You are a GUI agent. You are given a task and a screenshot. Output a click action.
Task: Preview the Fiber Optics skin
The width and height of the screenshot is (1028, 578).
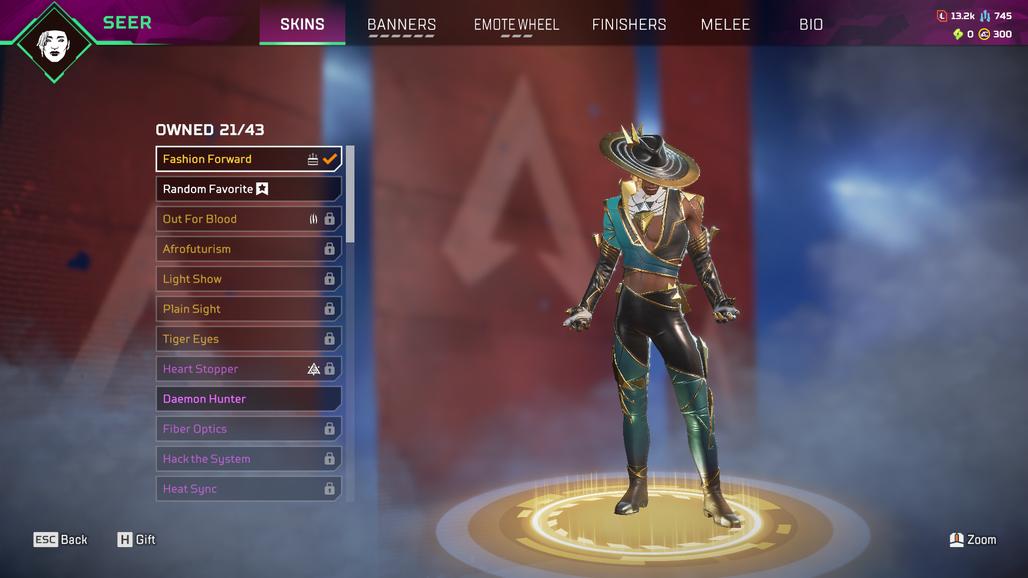[x=248, y=429]
